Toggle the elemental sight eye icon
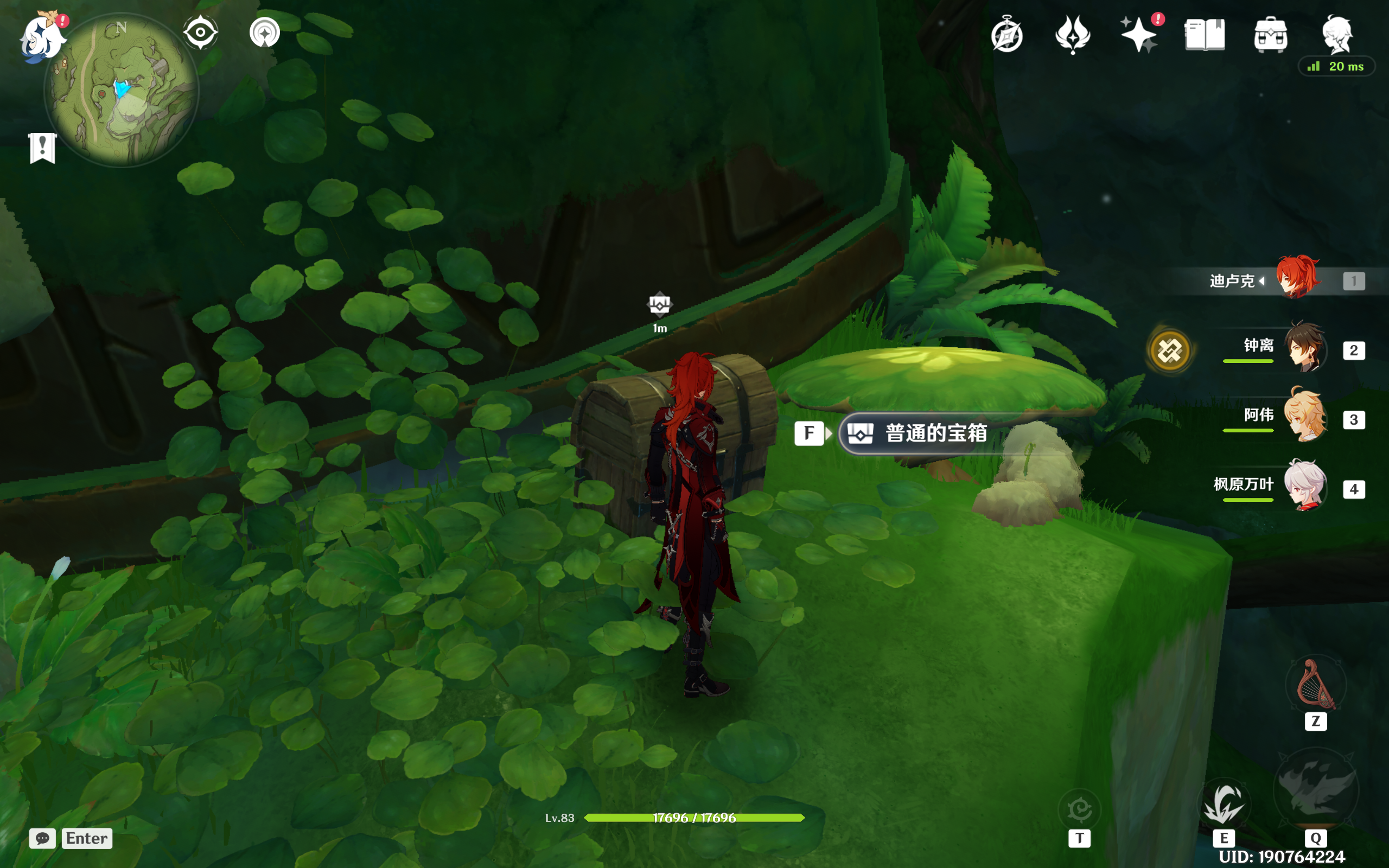 coord(200,32)
